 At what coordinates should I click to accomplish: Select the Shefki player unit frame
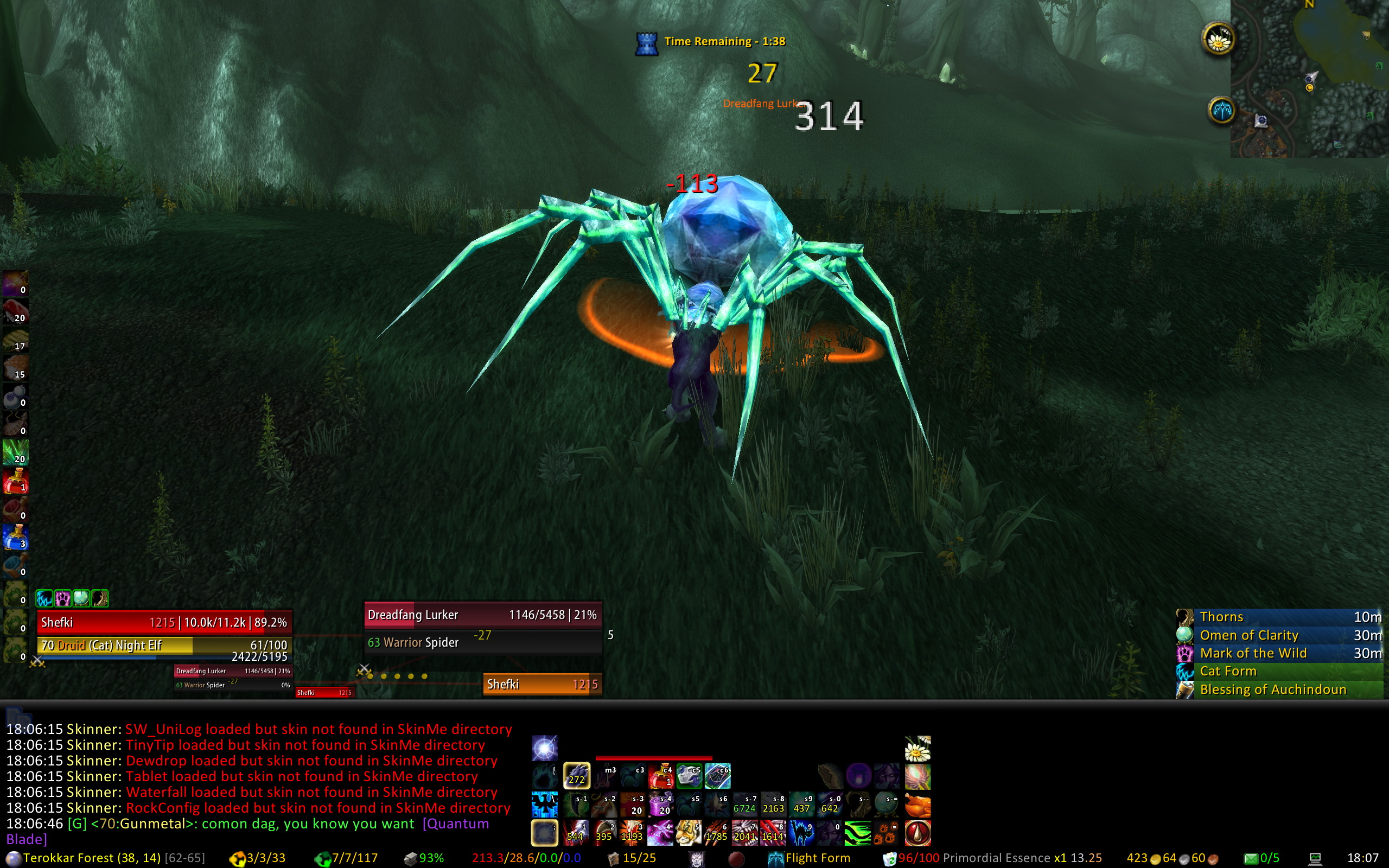(164, 622)
